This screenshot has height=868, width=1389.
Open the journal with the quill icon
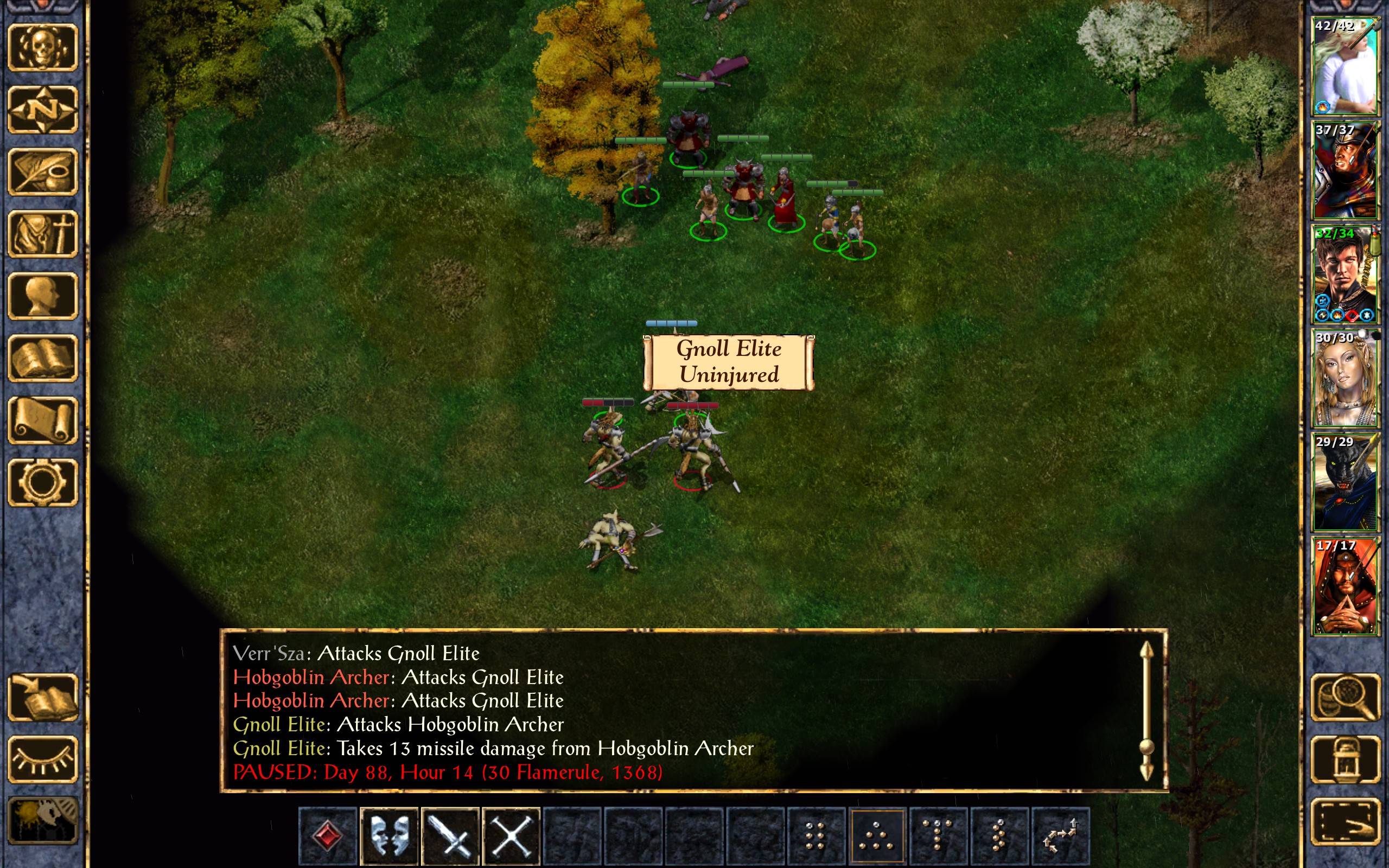point(43,172)
